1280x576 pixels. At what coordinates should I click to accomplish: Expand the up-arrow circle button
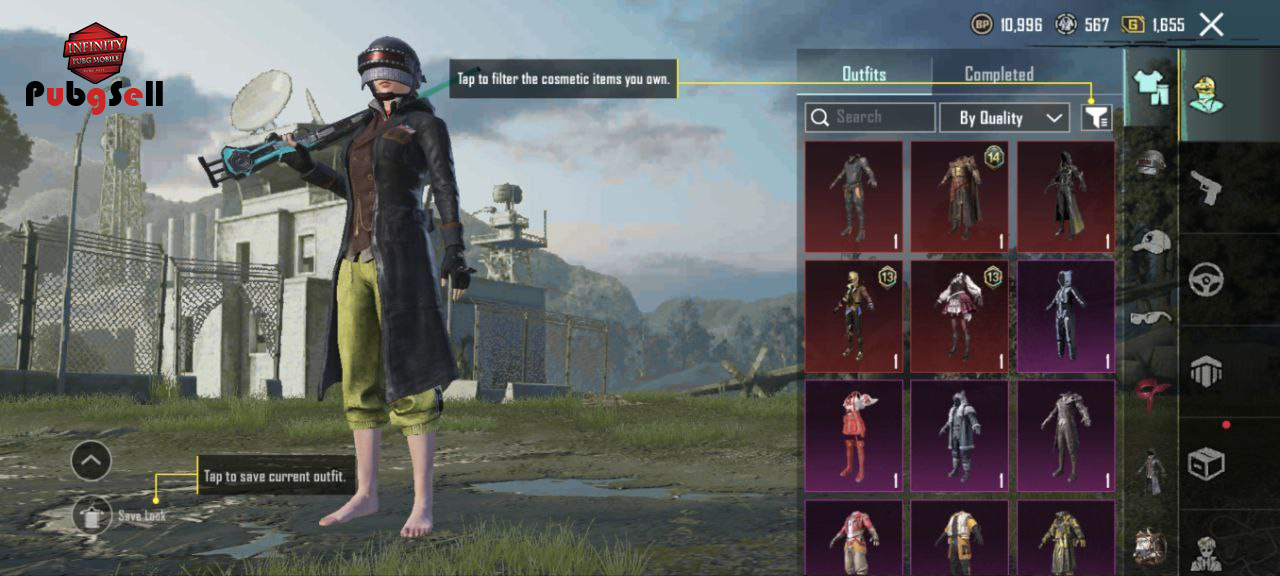pos(91,461)
